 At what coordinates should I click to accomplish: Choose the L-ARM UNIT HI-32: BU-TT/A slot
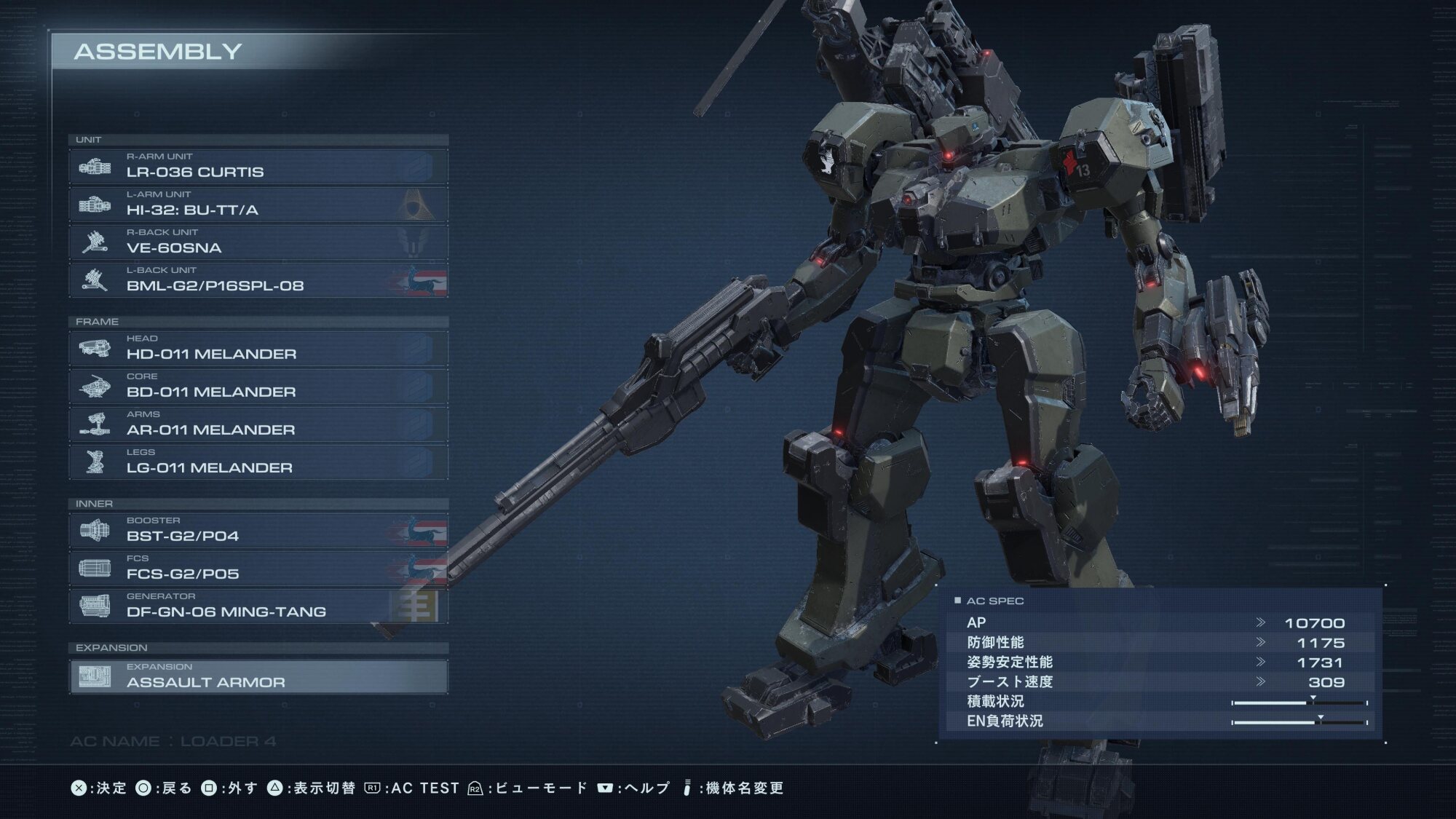(258, 205)
